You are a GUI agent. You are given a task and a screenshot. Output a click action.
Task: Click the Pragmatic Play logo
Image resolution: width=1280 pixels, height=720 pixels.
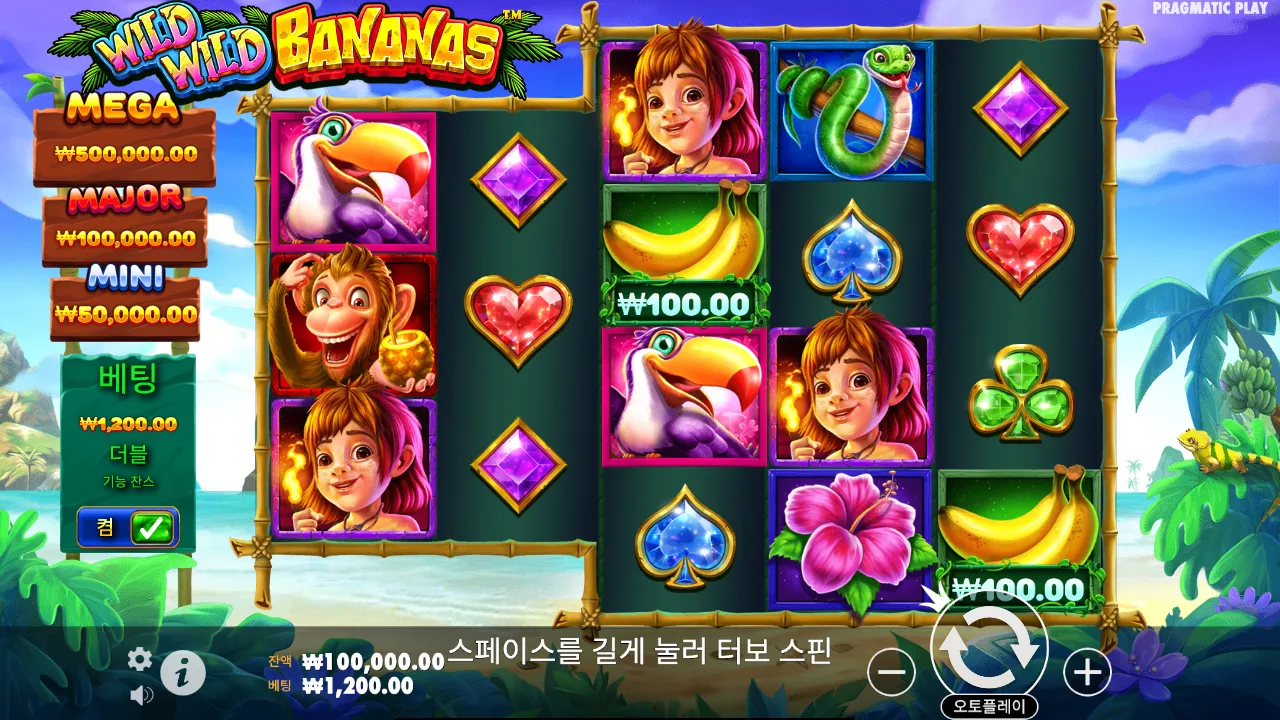click(1211, 10)
